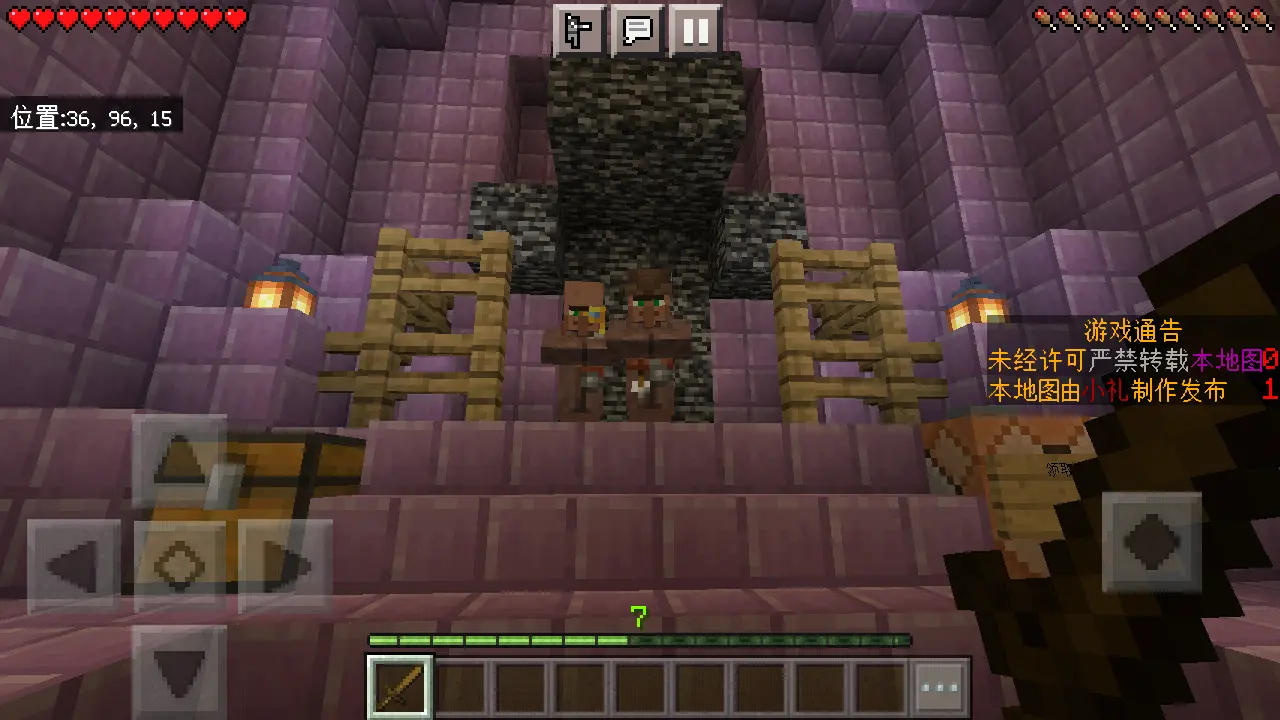Viewport: 1280px width, 720px height.
Task: Pause the game
Action: [x=695, y=31]
